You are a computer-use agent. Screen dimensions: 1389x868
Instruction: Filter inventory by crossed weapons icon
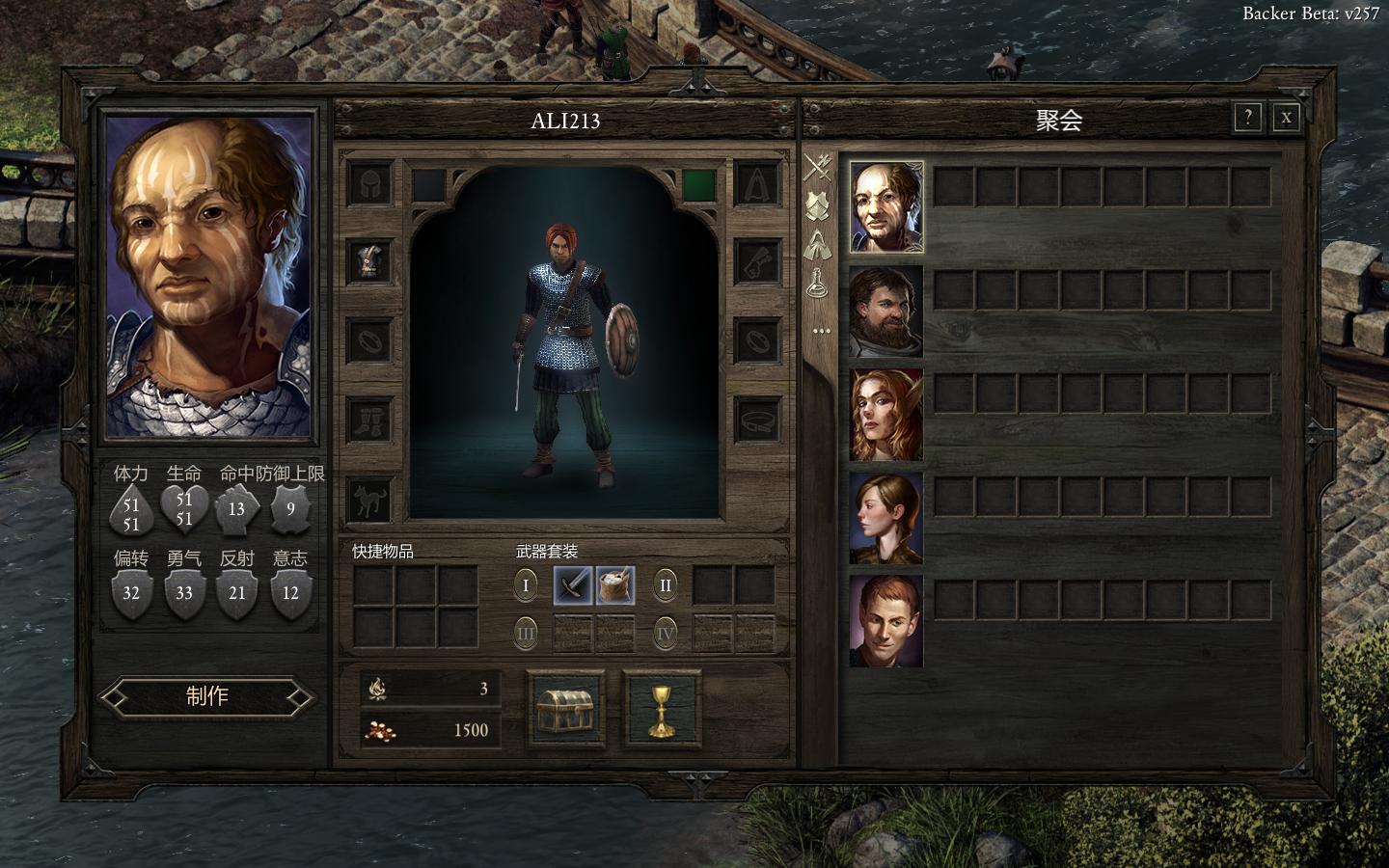tap(819, 168)
